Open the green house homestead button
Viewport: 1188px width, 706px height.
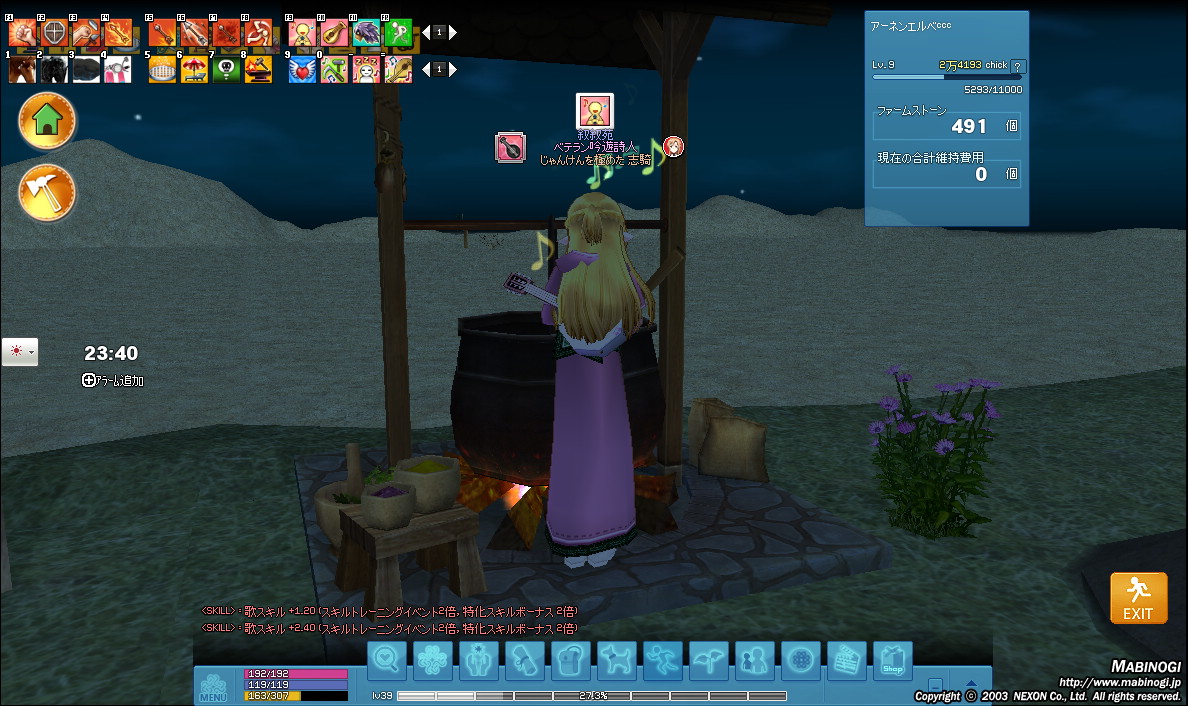click(x=47, y=121)
